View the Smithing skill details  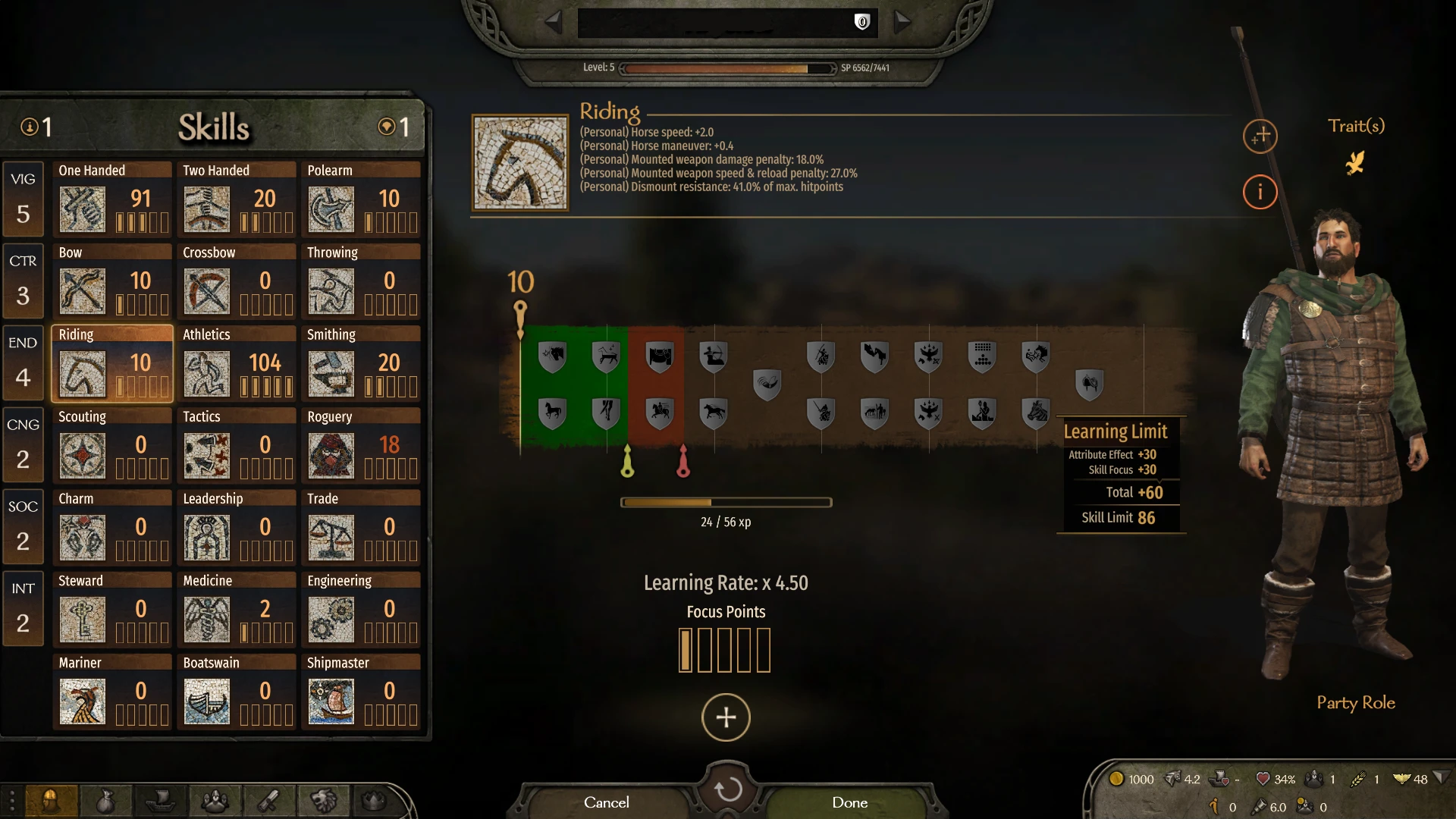[x=331, y=373]
